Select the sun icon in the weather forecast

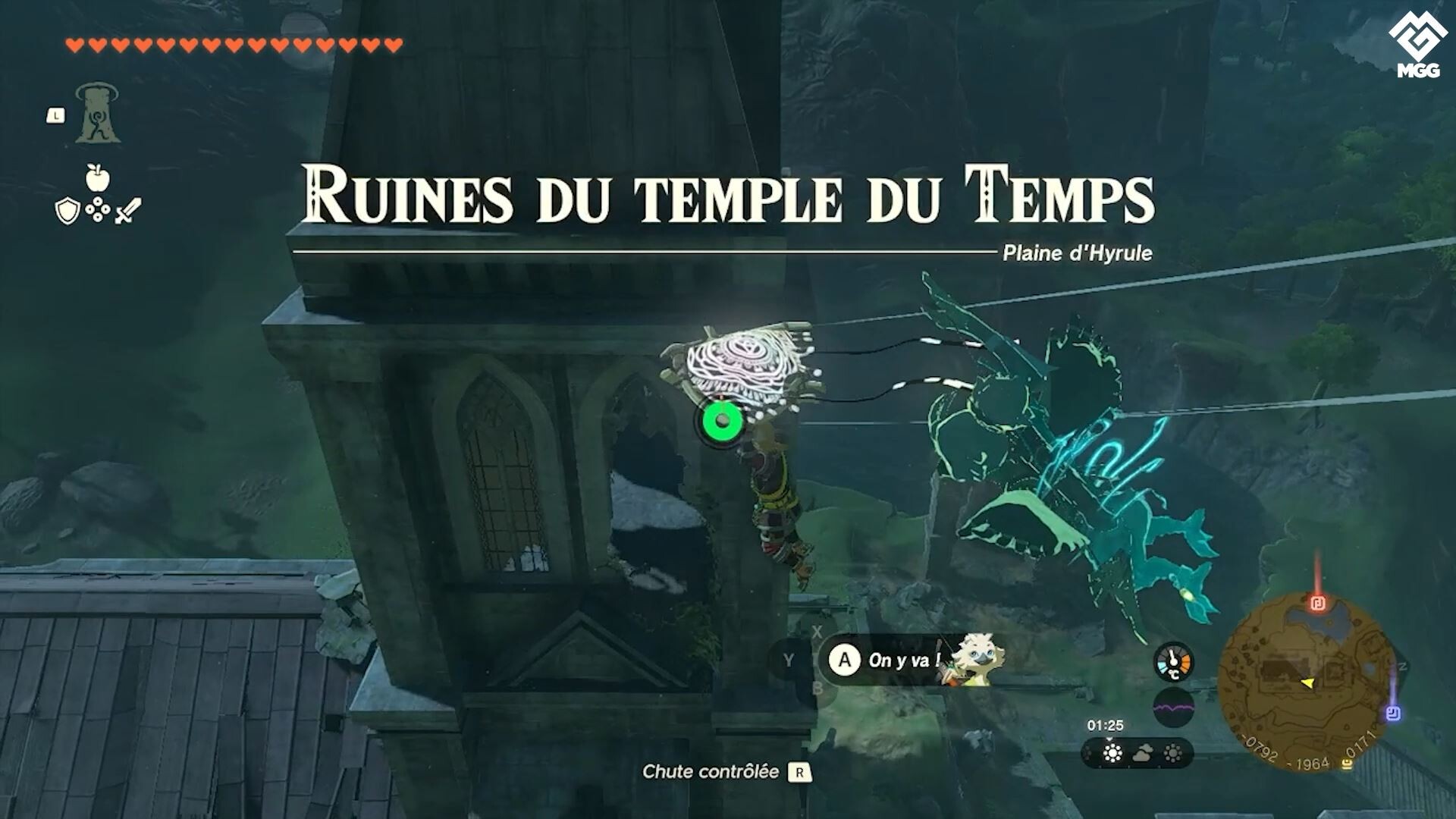(x=1111, y=755)
